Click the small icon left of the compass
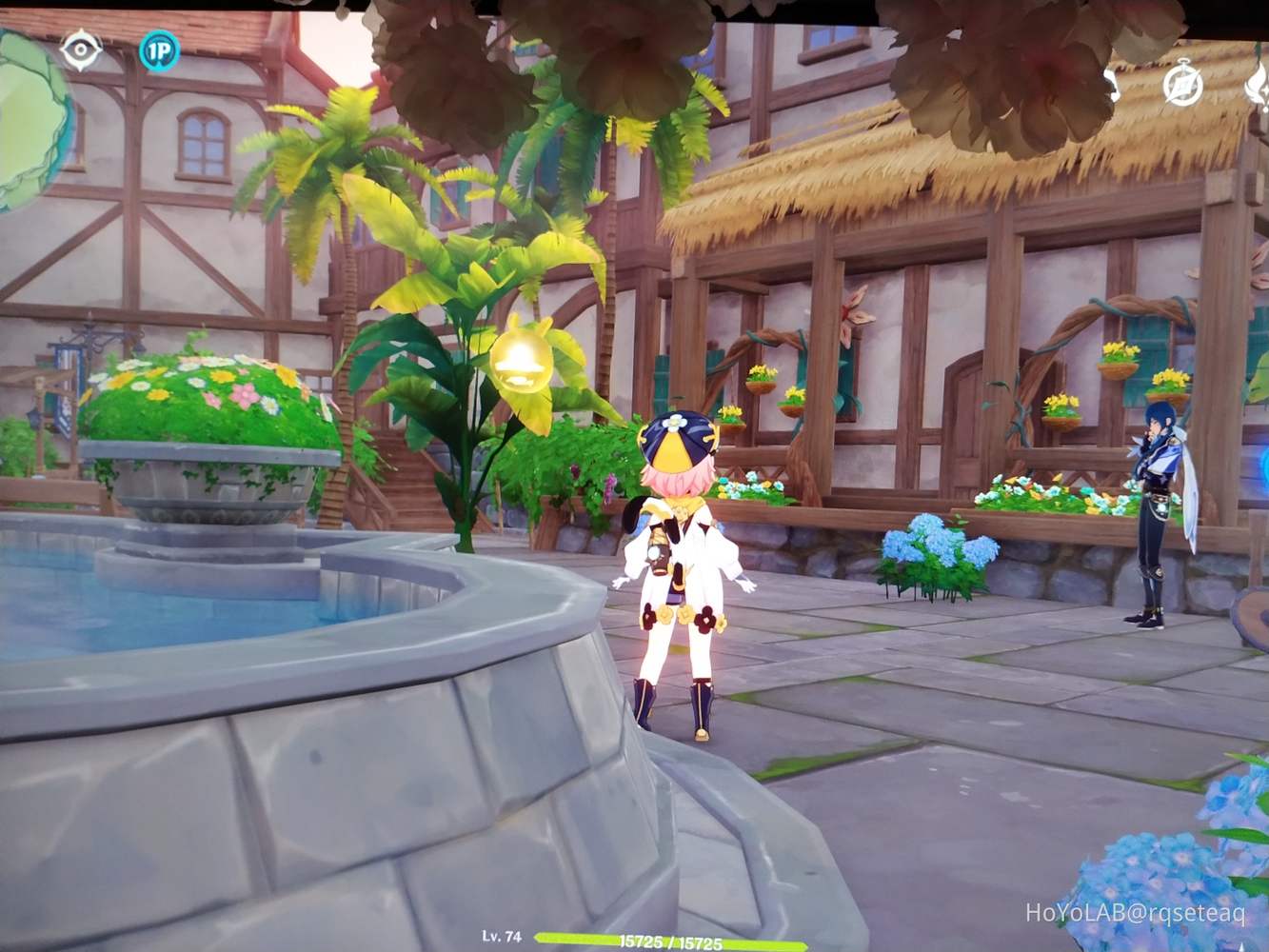 pyautogui.click(x=1109, y=85)
